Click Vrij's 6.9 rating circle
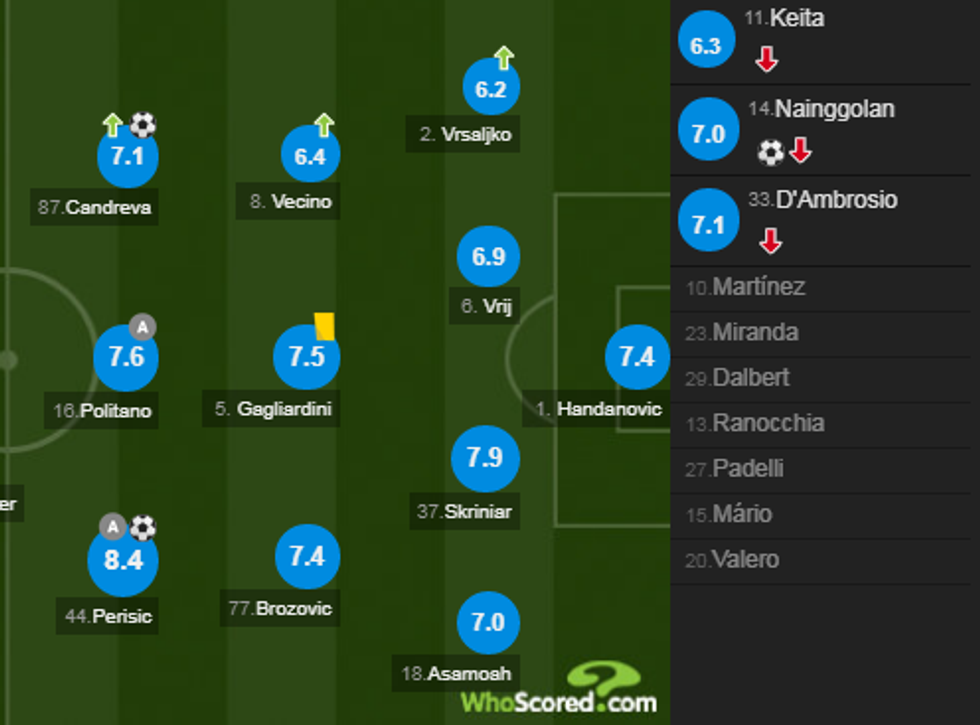 coord(488,257)
